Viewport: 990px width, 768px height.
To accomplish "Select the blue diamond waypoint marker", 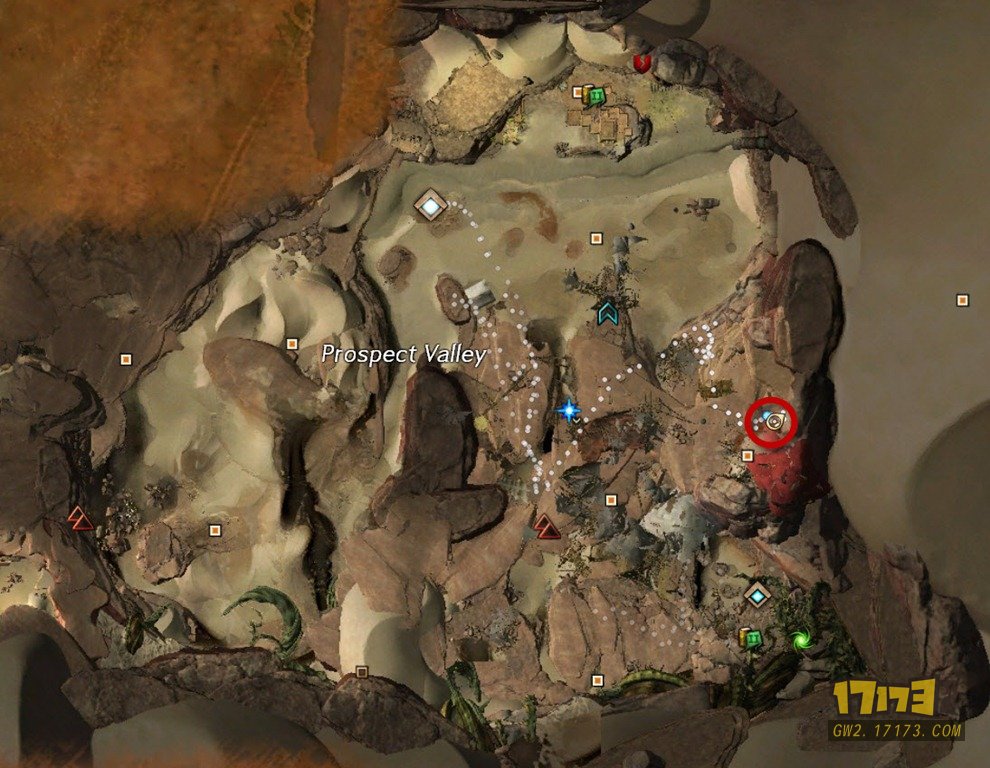I will 759,596.
